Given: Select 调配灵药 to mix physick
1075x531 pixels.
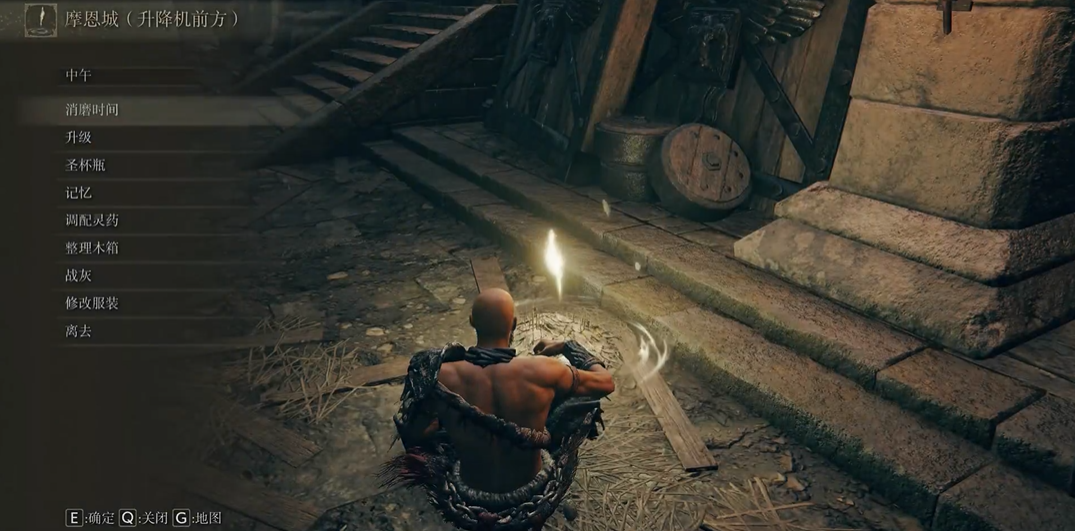Looking at the screenshot, I should coord(92,220).
